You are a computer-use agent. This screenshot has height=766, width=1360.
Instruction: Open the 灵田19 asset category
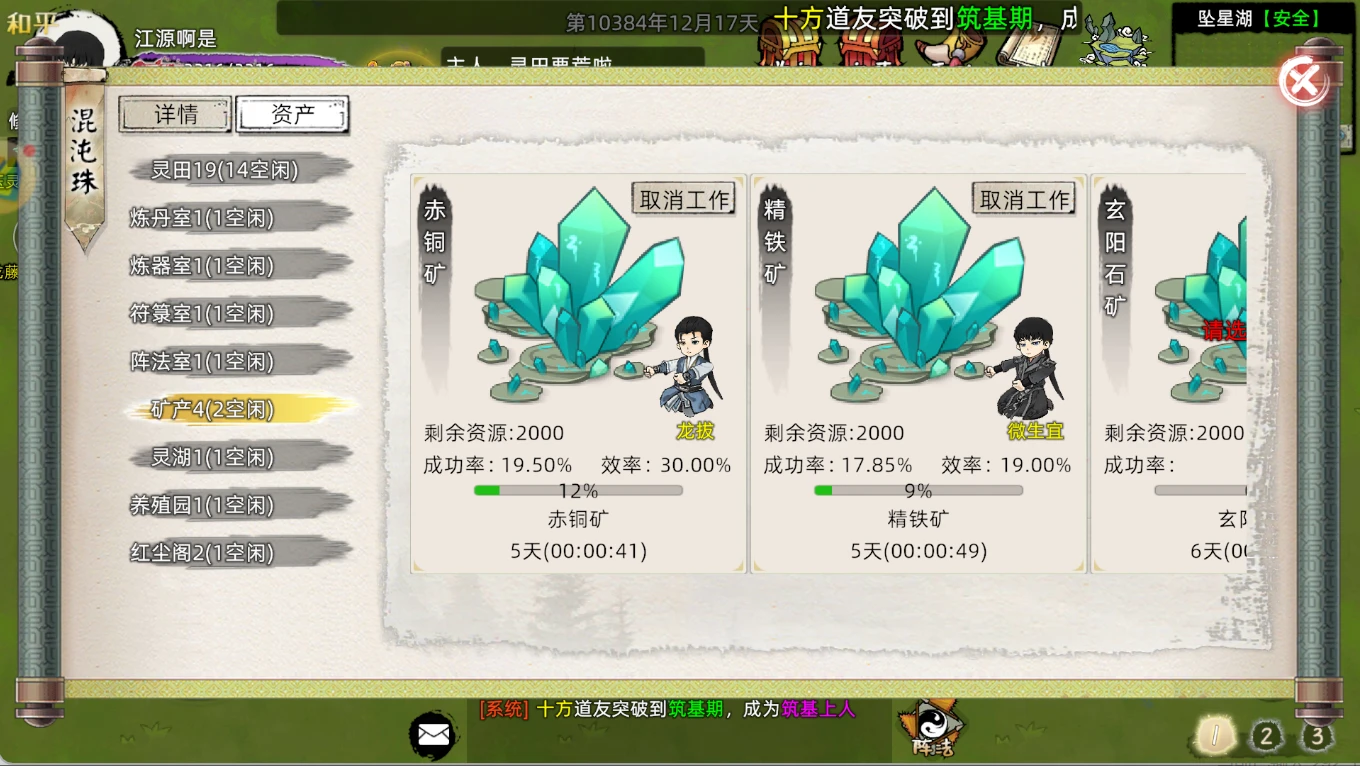tap(226, 170)
